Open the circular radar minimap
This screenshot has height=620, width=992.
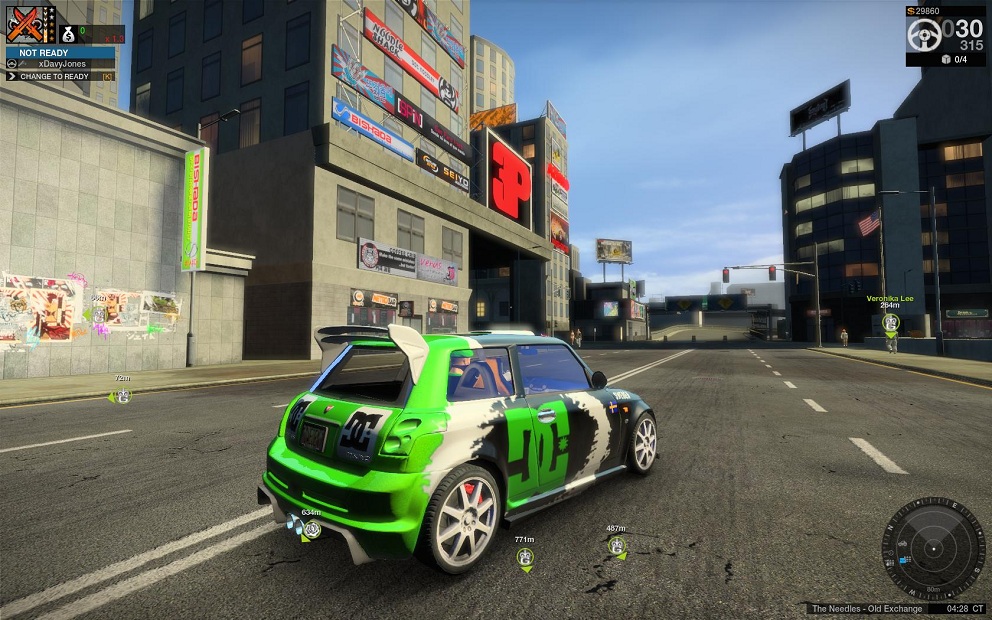click(933, 549)
